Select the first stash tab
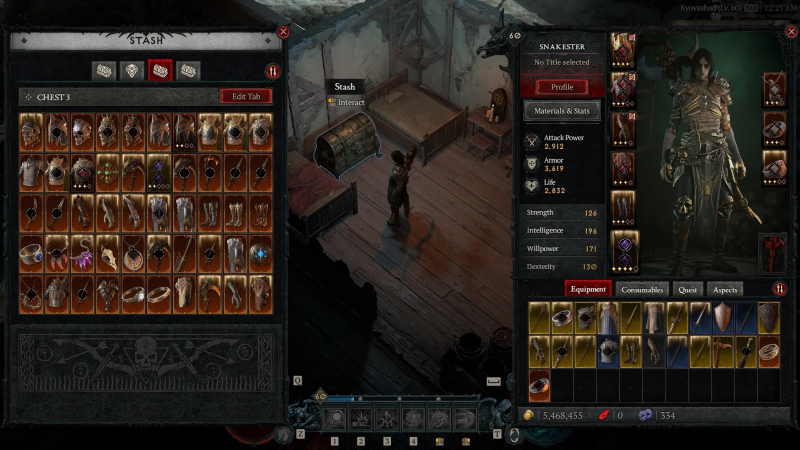 (104, 71)
